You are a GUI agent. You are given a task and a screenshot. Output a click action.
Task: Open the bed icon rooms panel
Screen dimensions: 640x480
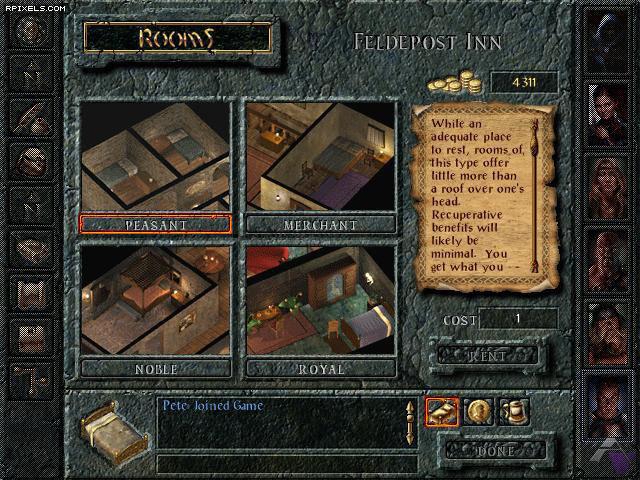click(442, 410)
